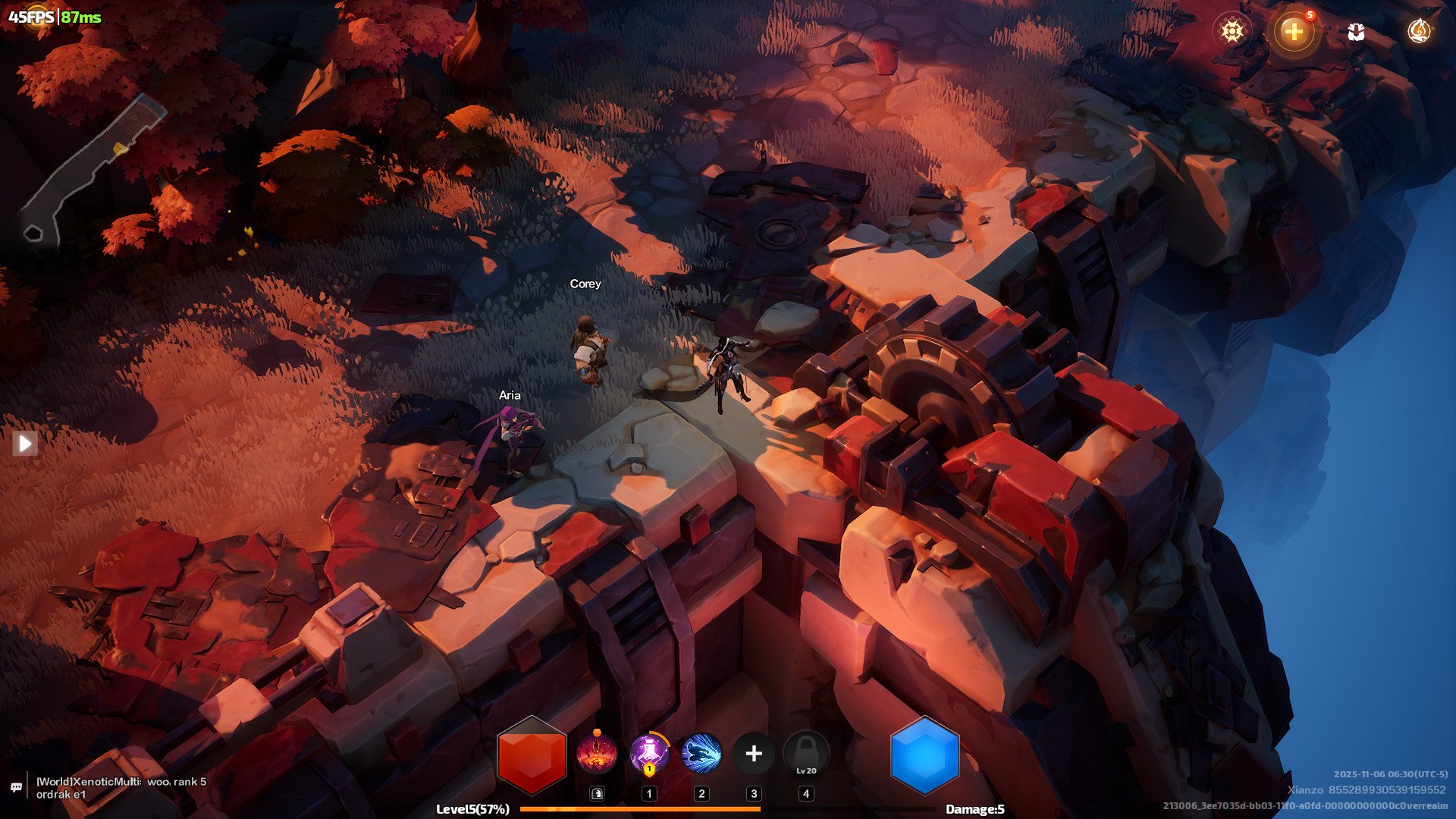Click the World chat message text

(121, 788)
